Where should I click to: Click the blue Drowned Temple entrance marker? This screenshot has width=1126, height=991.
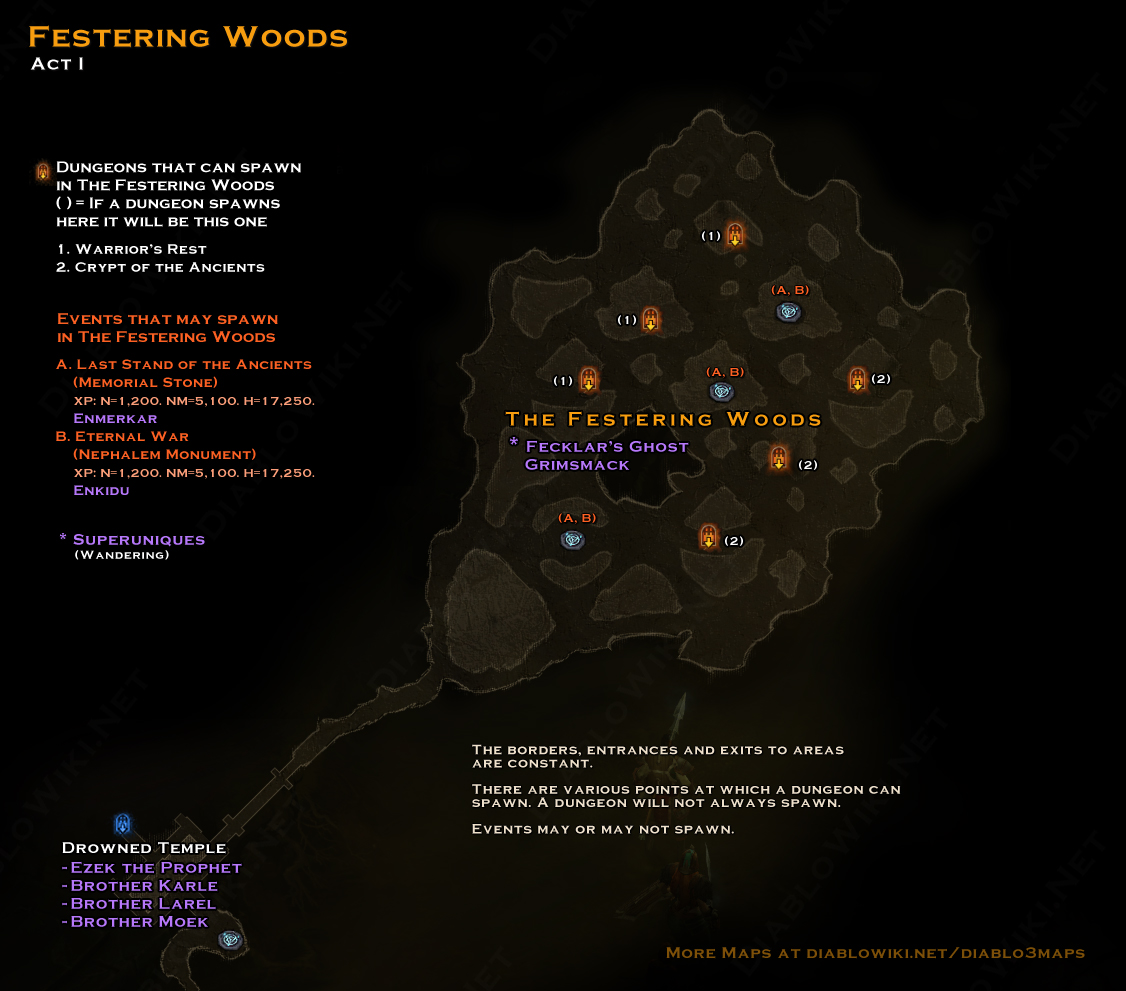[122, 824]
